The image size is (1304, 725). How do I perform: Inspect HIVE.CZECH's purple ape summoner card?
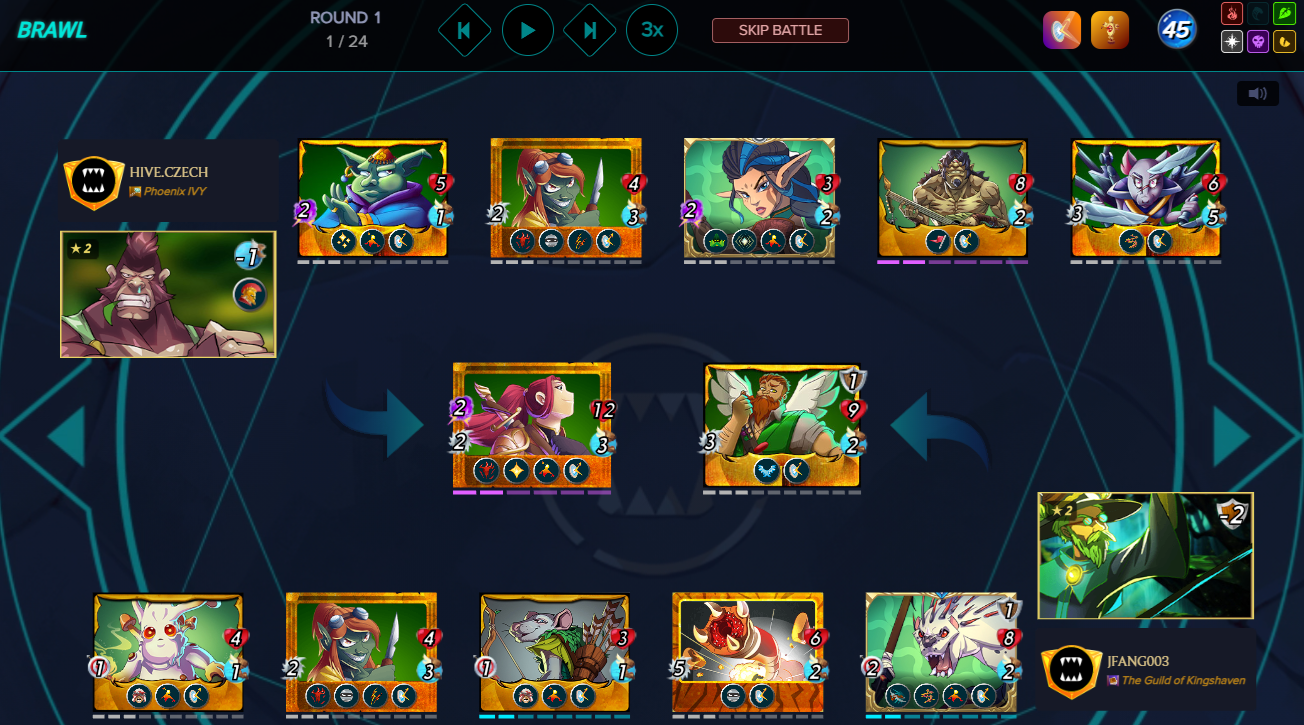168,294
